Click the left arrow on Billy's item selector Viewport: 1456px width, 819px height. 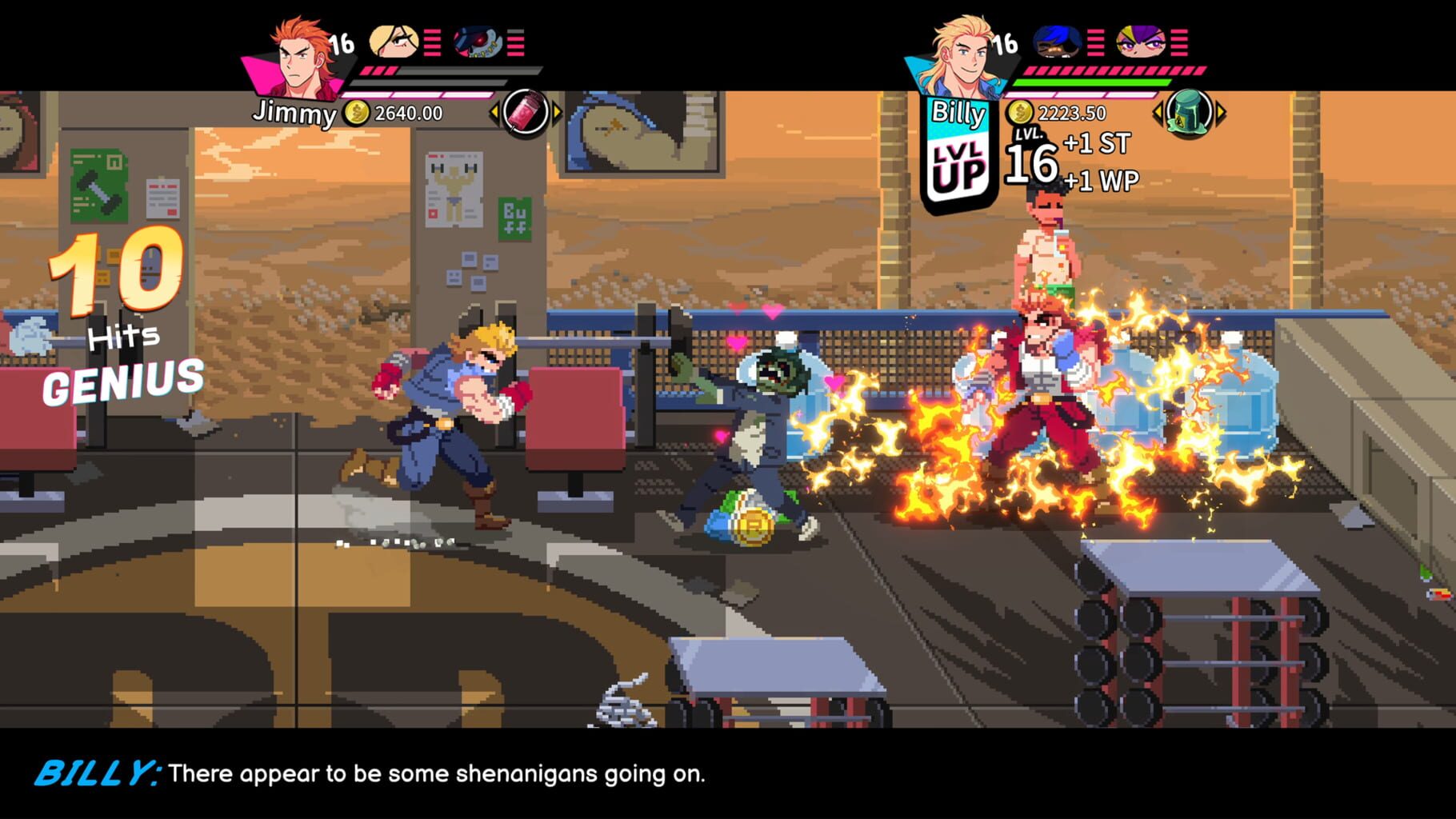coord(1159,112)
